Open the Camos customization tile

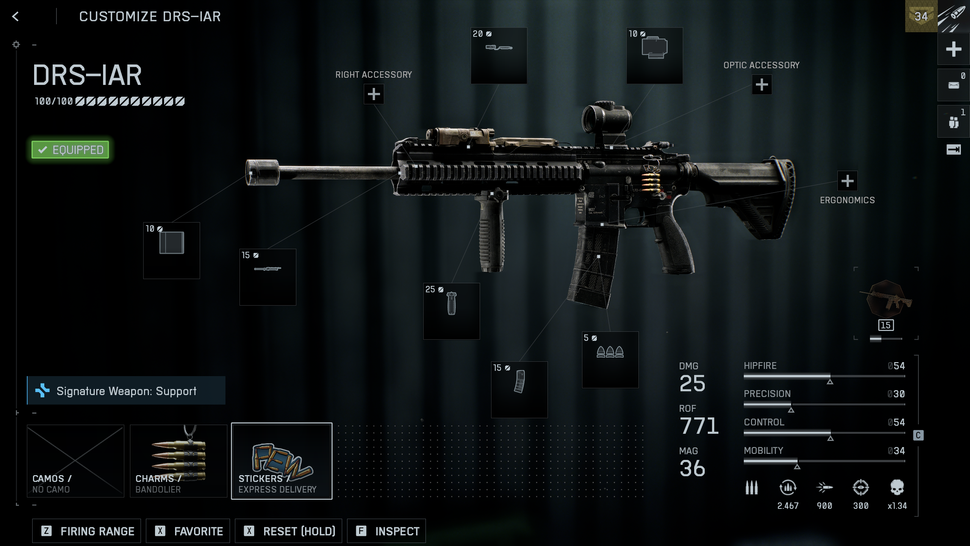(76, 461)
